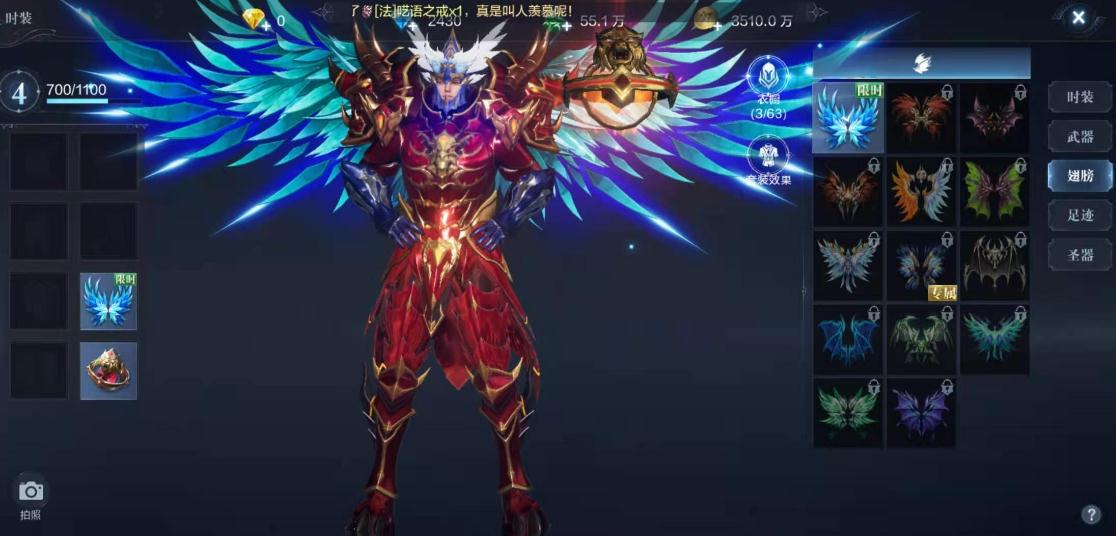Select the purple butterfly wings in the last row
The image size is (1116, 536).
(921, 413)
